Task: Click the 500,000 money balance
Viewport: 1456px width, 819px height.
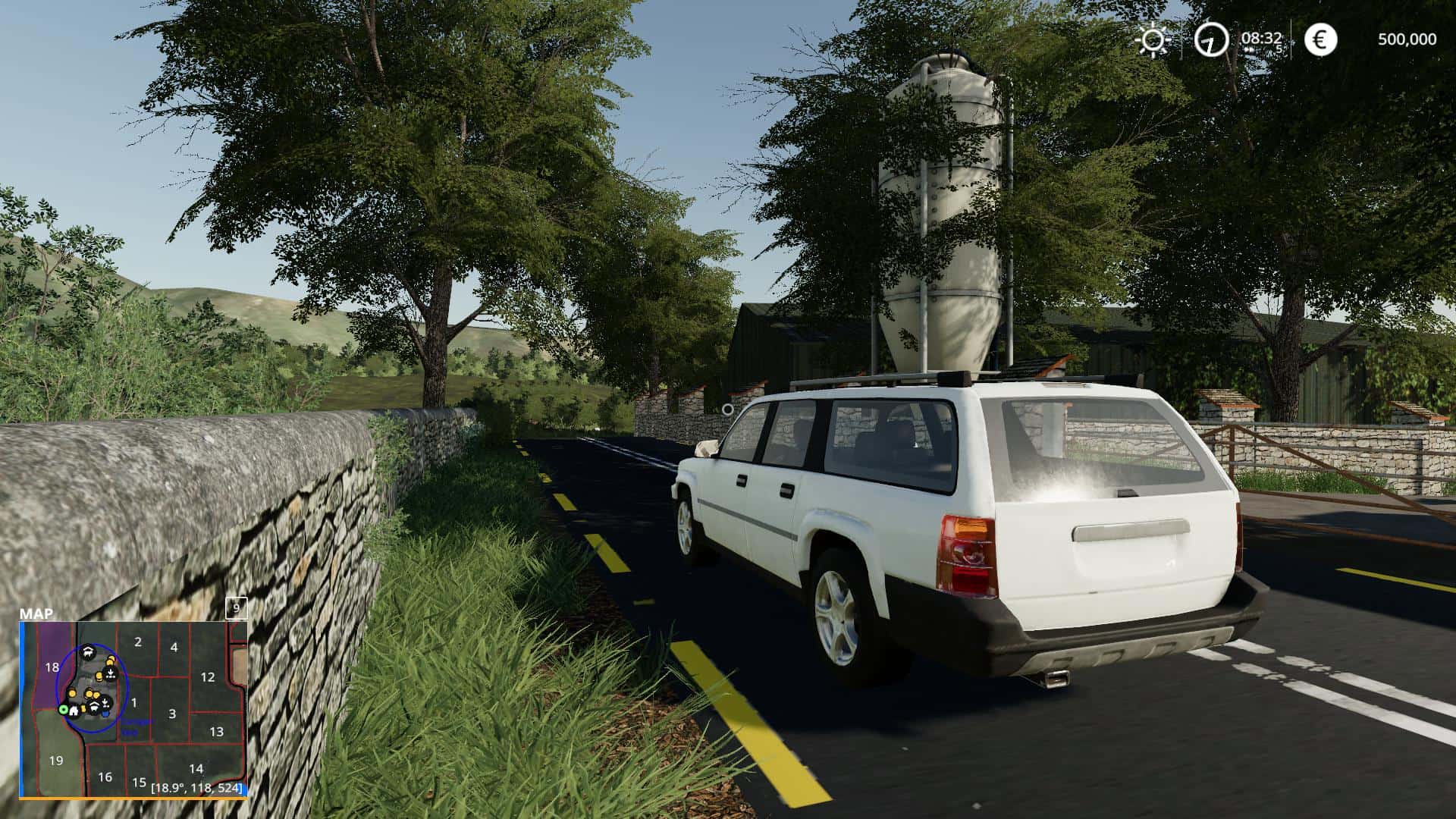Action: [1407, 39]
